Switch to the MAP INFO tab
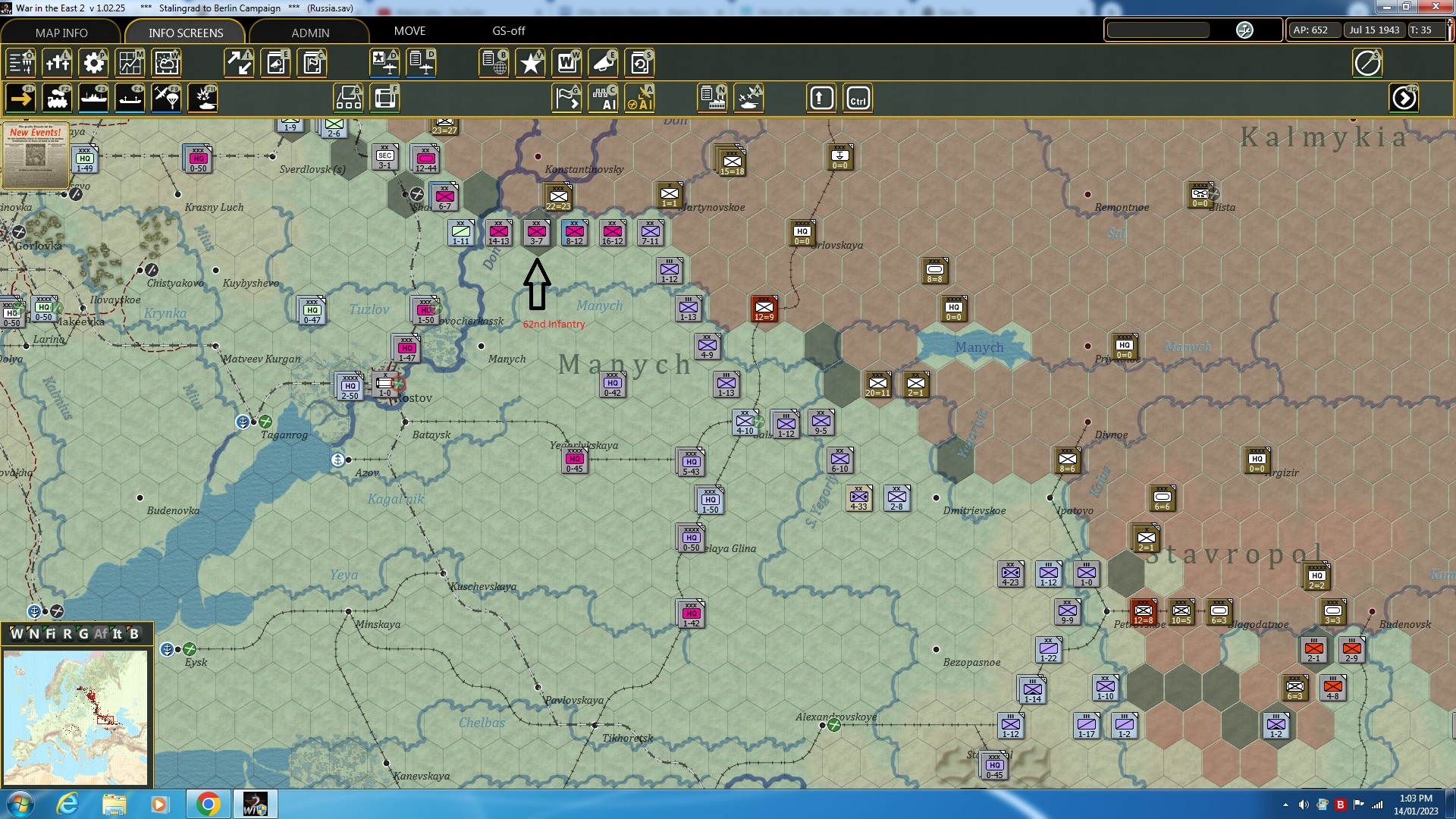The image size is (1456, 819). click(x=61, y=33)
